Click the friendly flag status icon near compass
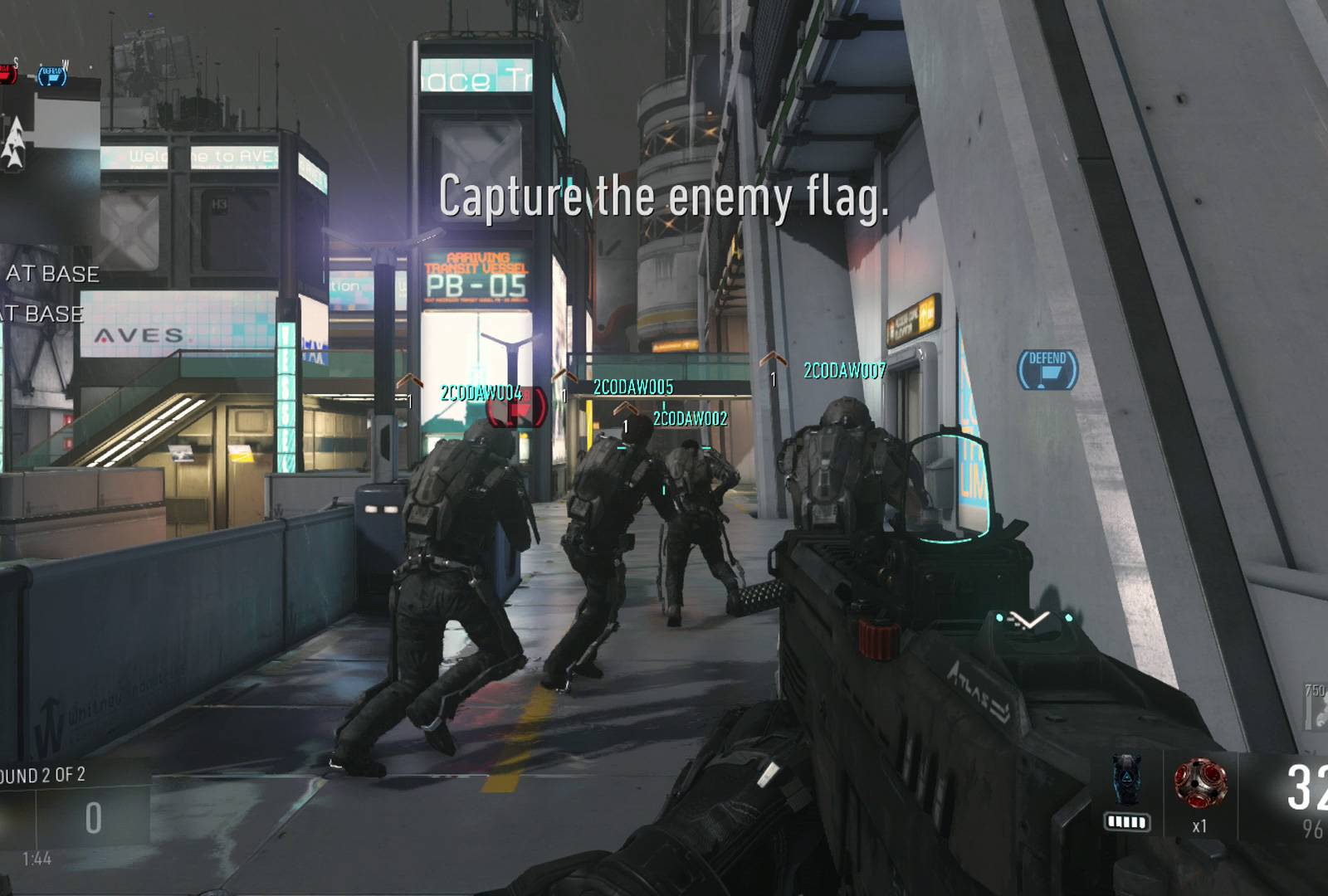The image size is (1328, 896). pos(51,77)
